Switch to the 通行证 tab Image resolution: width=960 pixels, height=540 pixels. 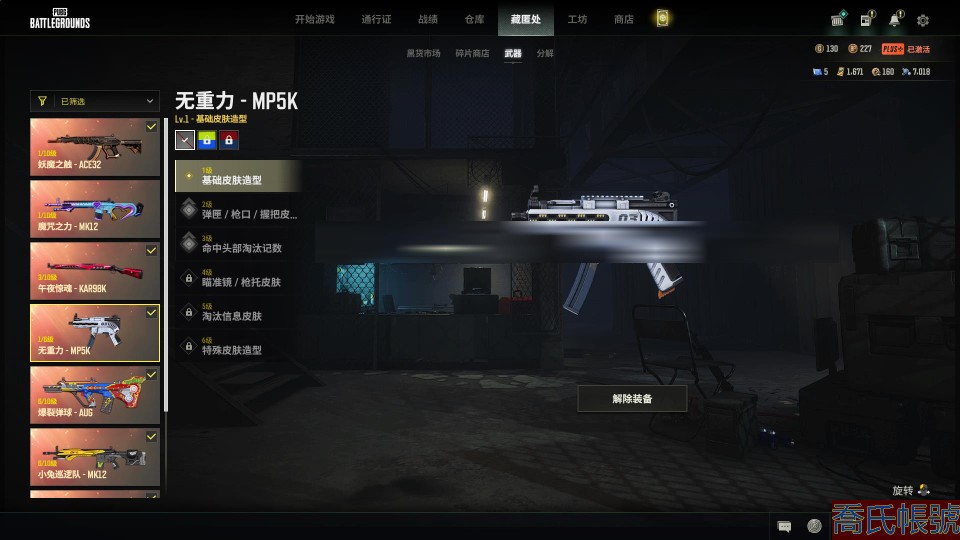376,19
